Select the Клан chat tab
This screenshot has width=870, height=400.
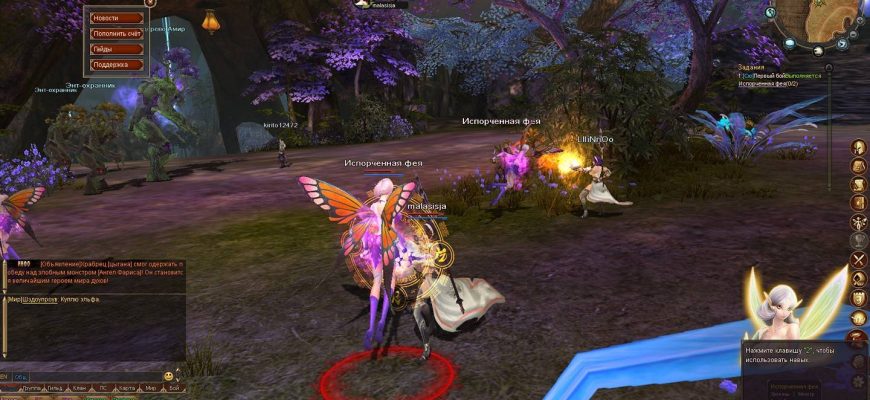(x=78, y=387)
